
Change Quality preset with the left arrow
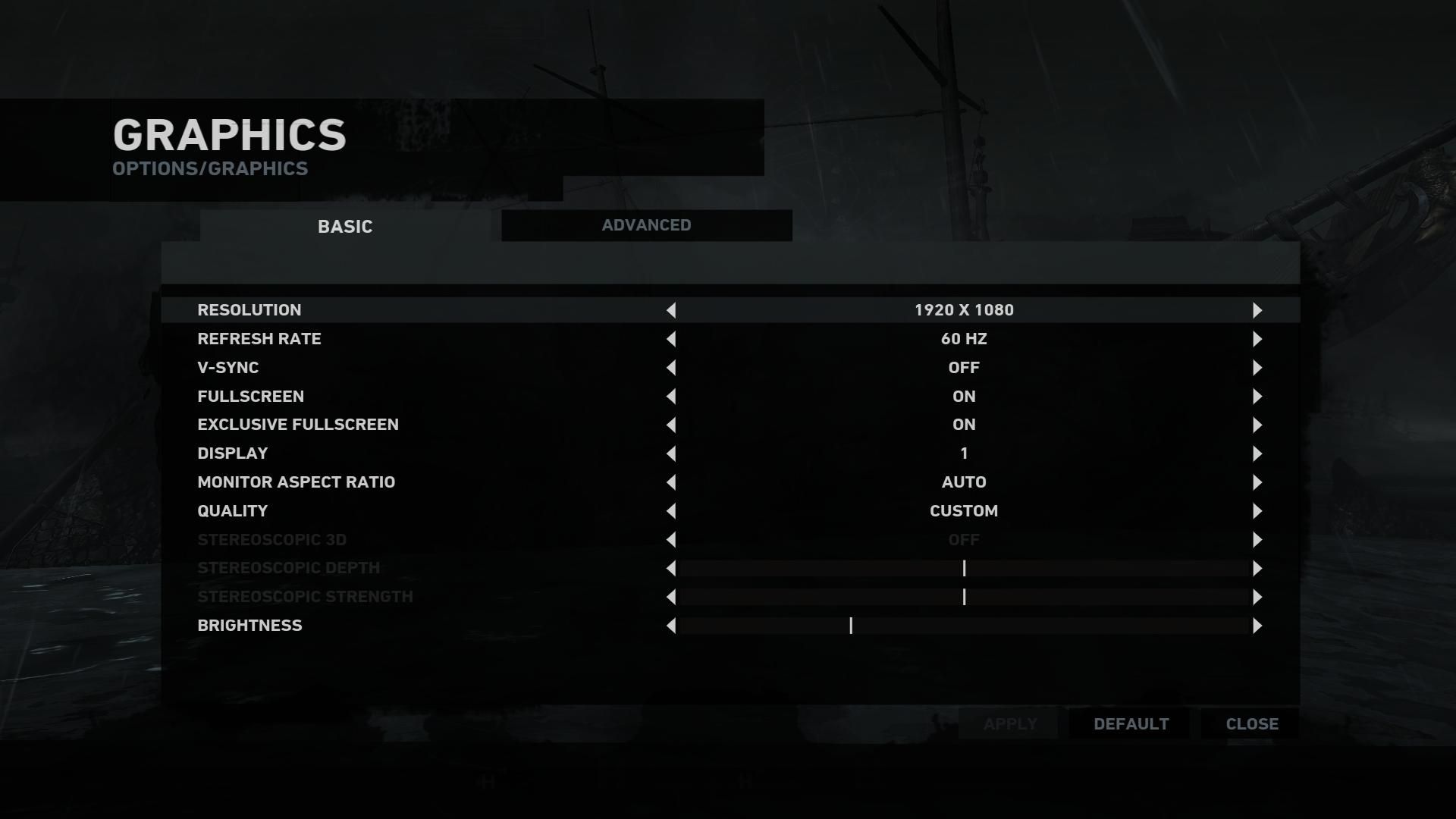coord(671,511)
